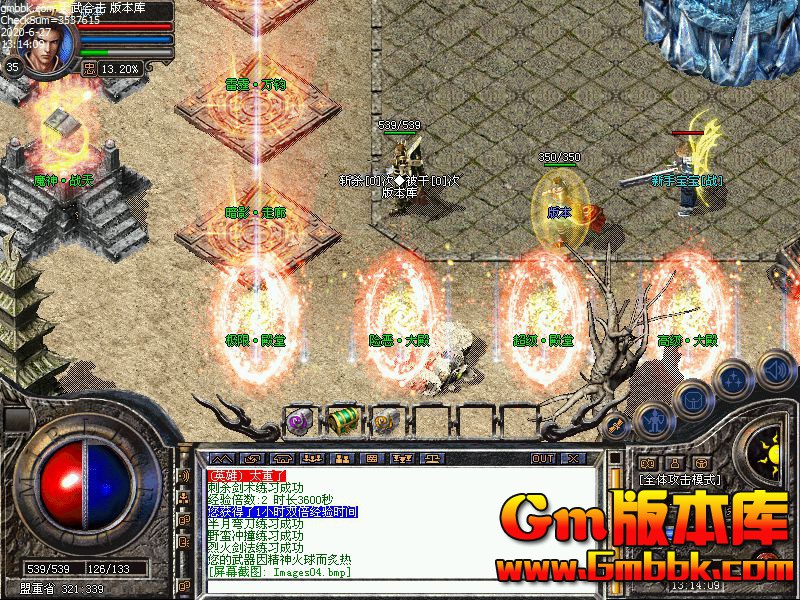Open the small crossed-tool round button
The width and height of the screenshot is (800, 600).
[618, 425]
